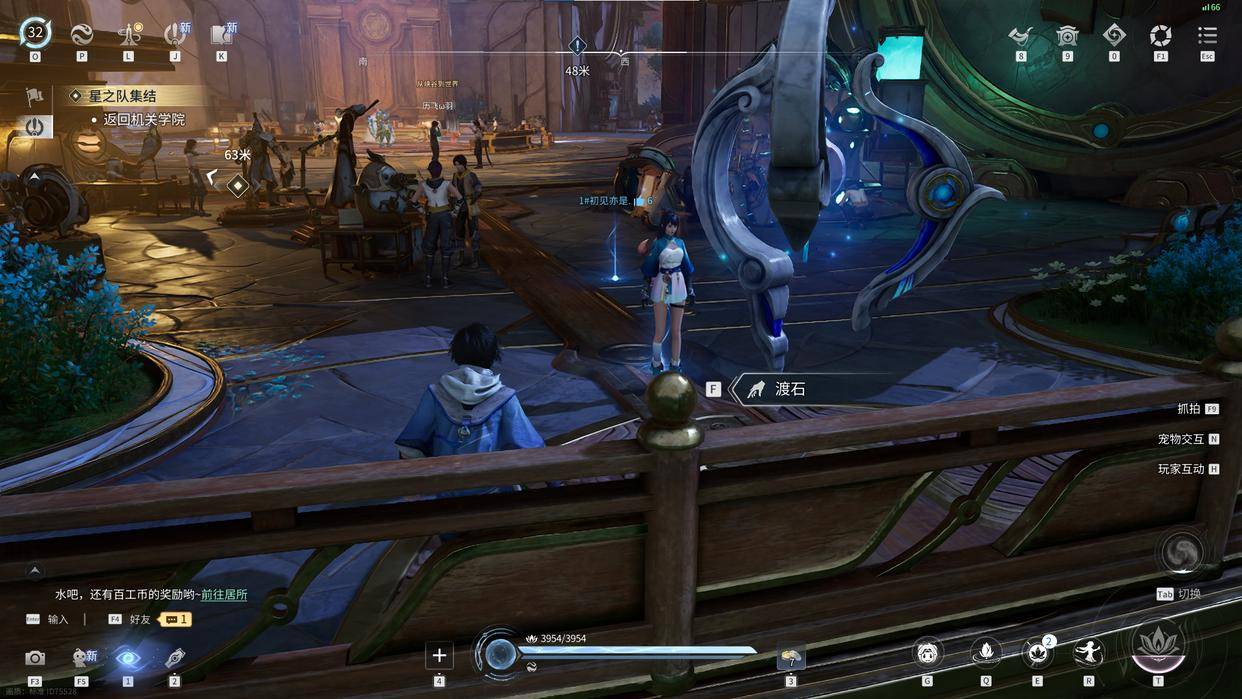Click the 渡石 interaction prompt
The height and width of the screenshot is (699, 1242).
pos(789,389)
